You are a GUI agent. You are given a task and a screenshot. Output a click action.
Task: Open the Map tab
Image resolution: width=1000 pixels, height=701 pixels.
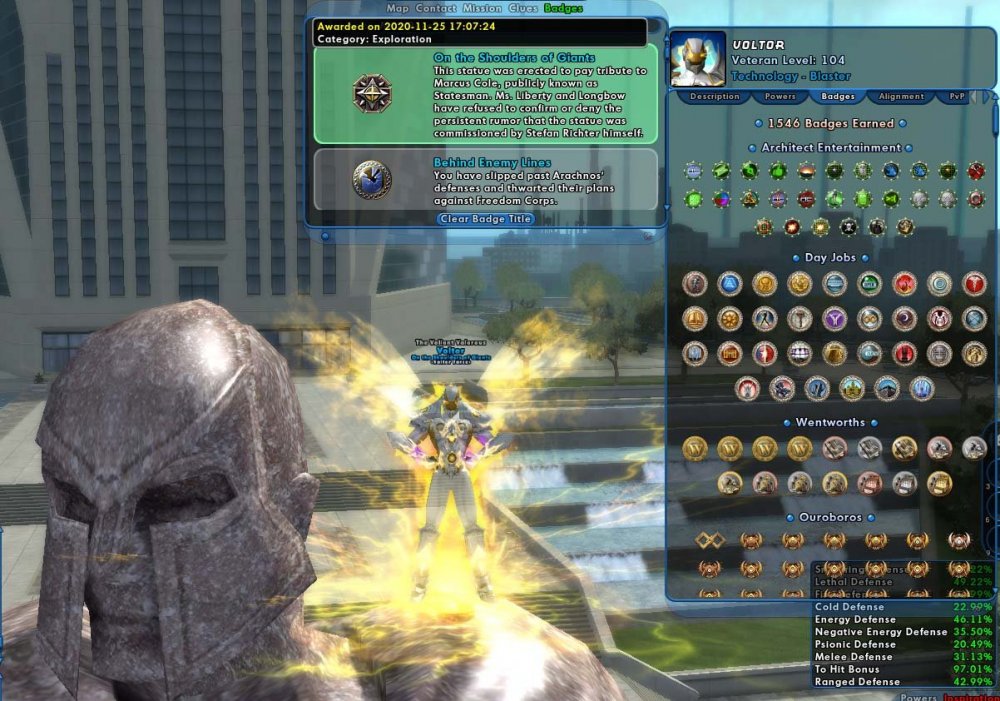click(398, 8)
